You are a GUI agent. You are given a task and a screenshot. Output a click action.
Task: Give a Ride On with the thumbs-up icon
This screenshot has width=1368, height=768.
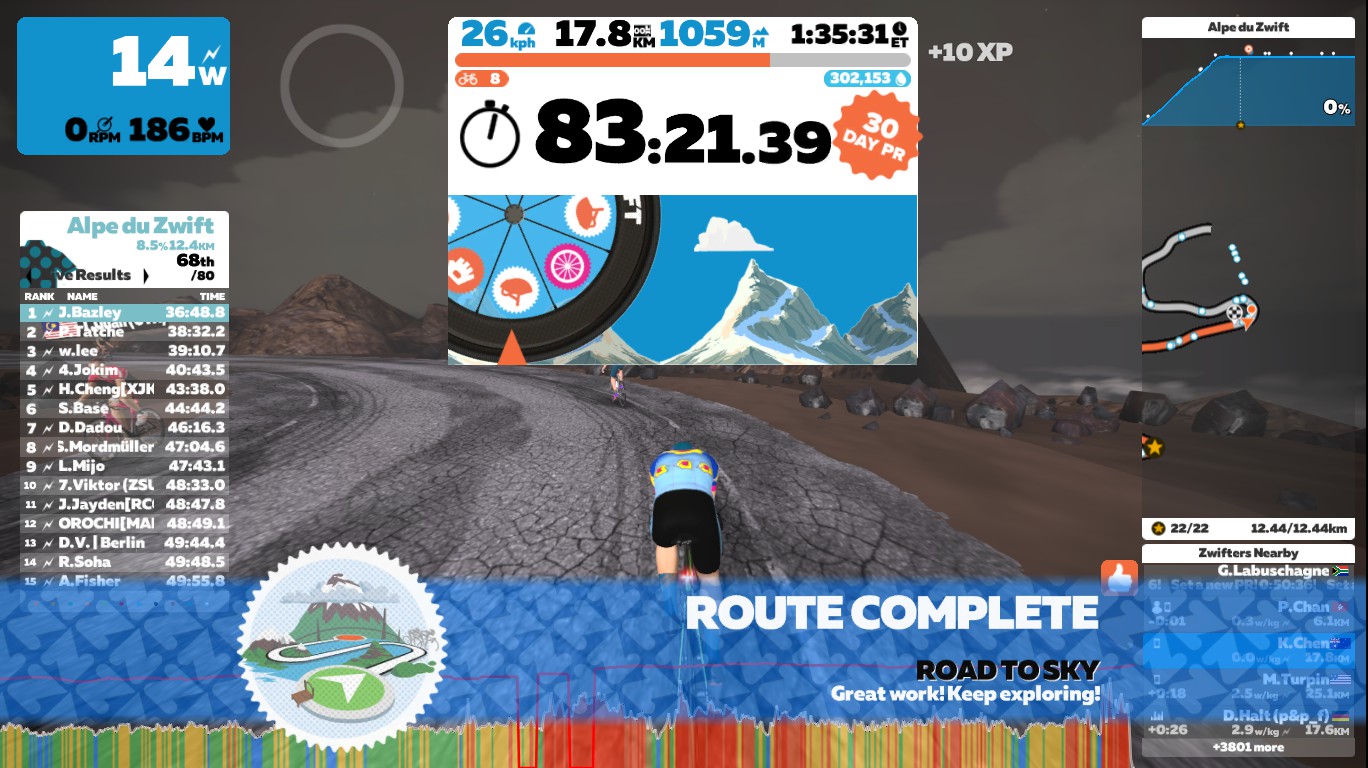click(x=1119, y=578)
